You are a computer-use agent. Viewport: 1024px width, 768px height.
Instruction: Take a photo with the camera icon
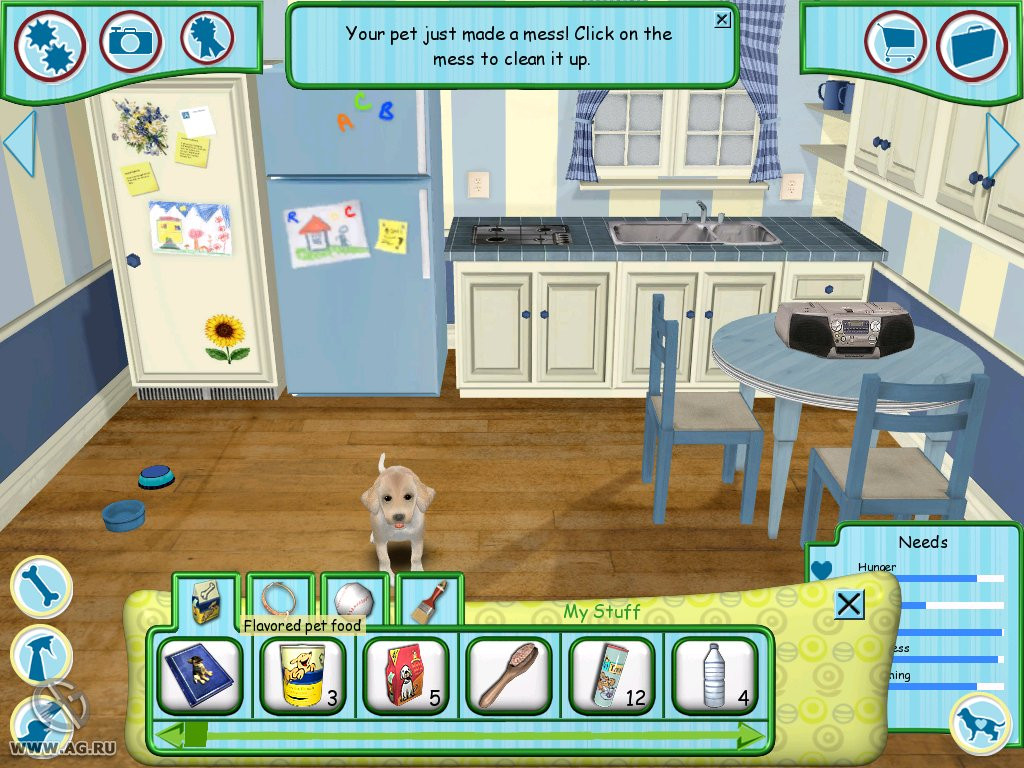(130, 41)
